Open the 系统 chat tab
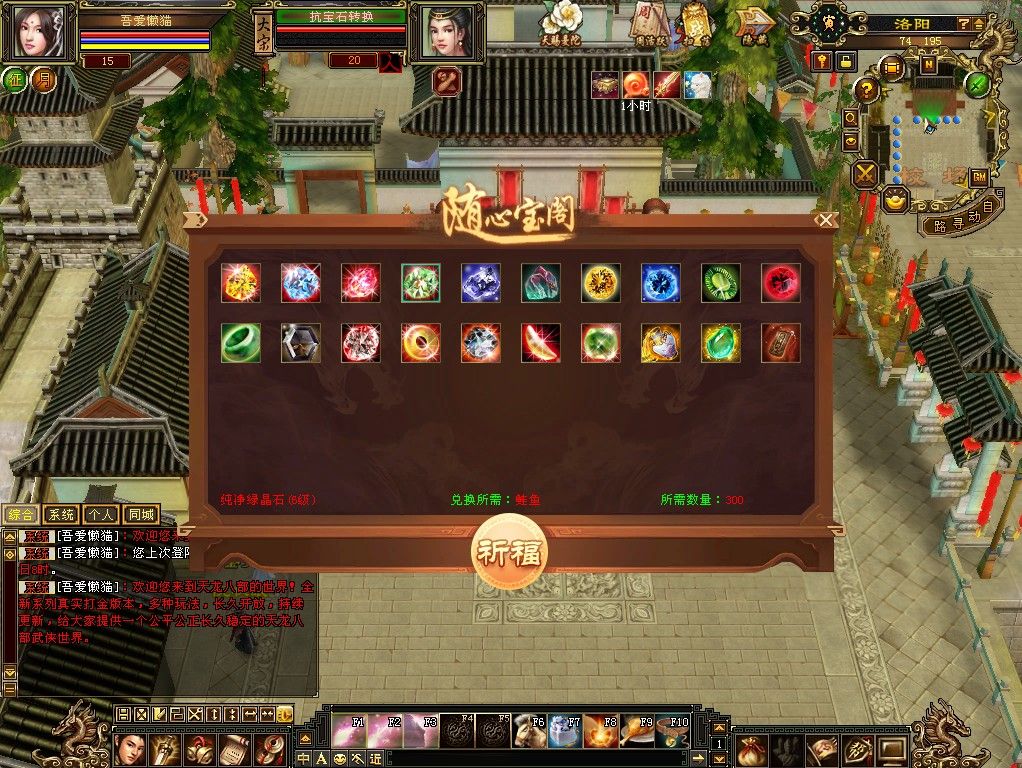The height and width of the screenshot is (768, 1022). (61, 515)
